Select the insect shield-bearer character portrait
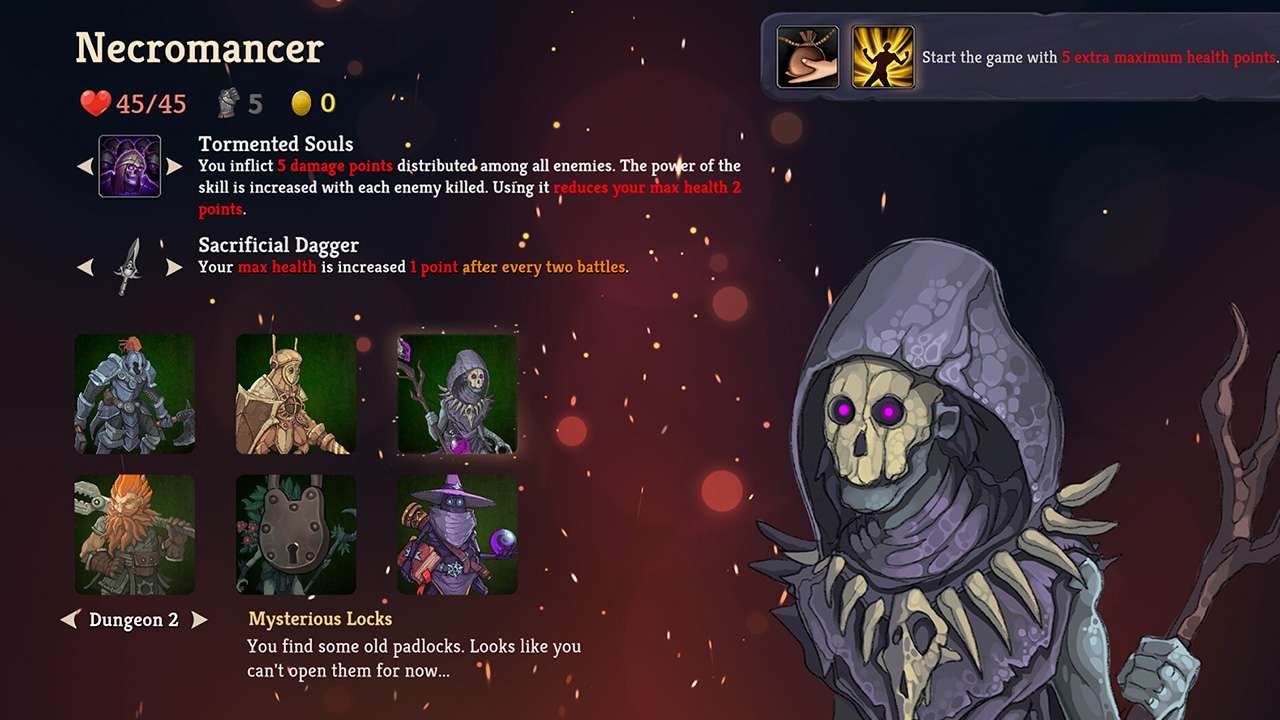Image resolution: width=1280 pixels, height=720 pixels. coord(295,393)
